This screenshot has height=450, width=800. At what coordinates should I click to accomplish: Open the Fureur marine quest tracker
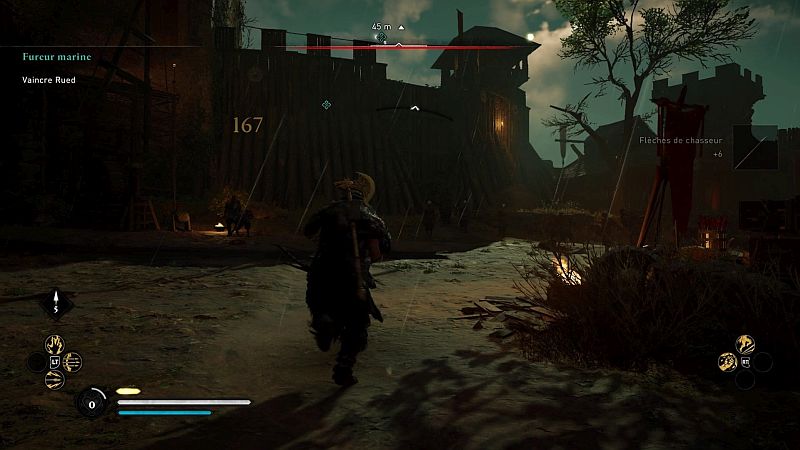pyautogui.click(x=57, y=57)
